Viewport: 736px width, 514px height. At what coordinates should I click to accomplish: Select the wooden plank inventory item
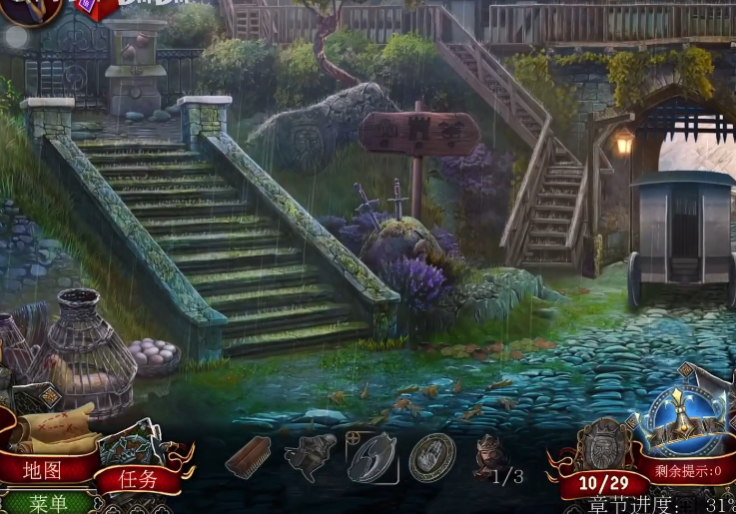tap(248, 457)
